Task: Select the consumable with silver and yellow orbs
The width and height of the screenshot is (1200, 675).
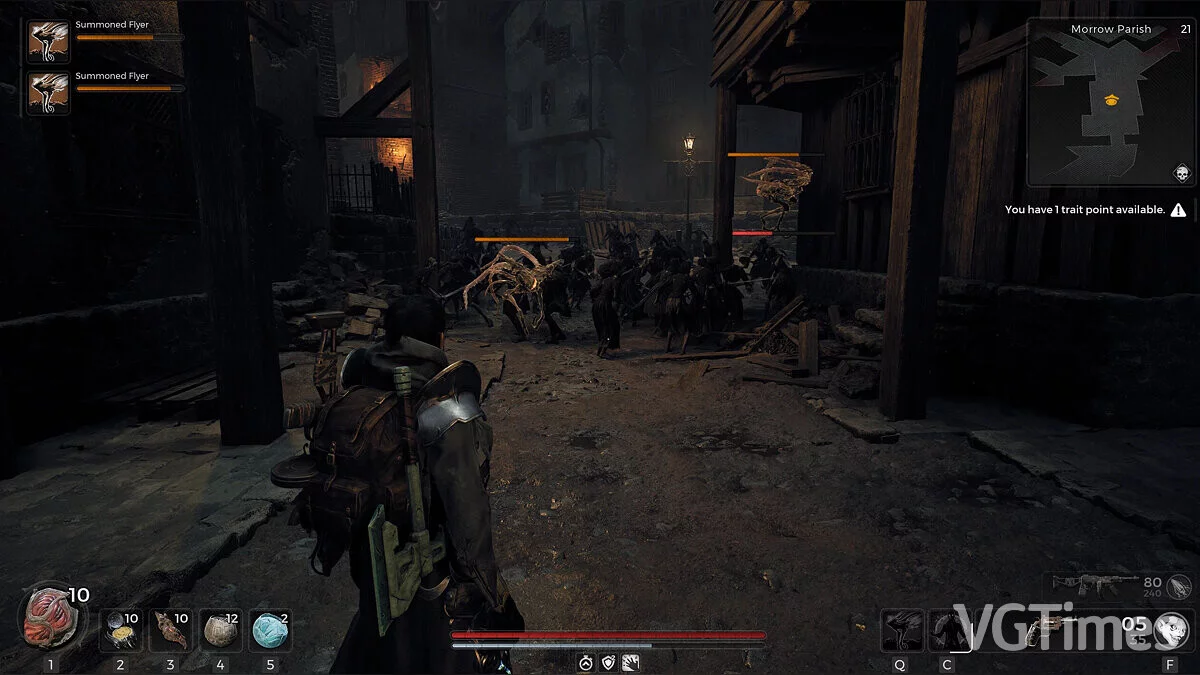Action: point(122,631)
